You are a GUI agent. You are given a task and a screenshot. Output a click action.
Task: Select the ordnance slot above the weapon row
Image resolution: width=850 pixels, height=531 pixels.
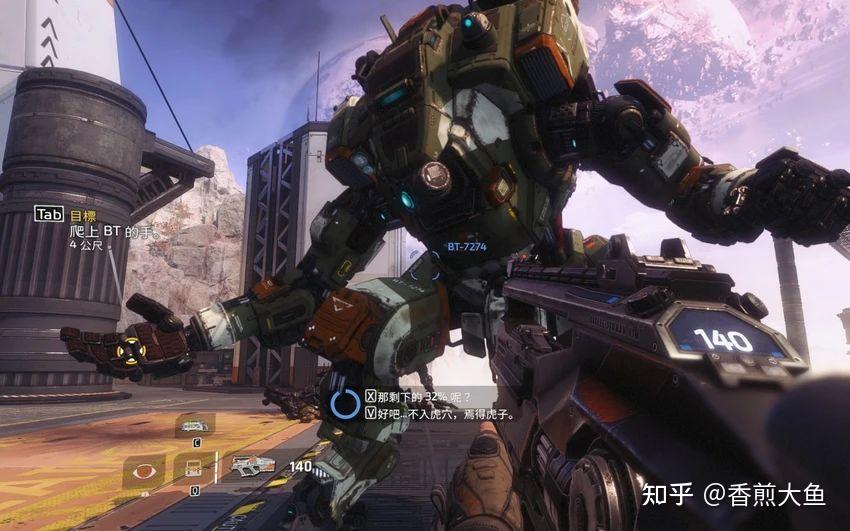coord(194,426)
